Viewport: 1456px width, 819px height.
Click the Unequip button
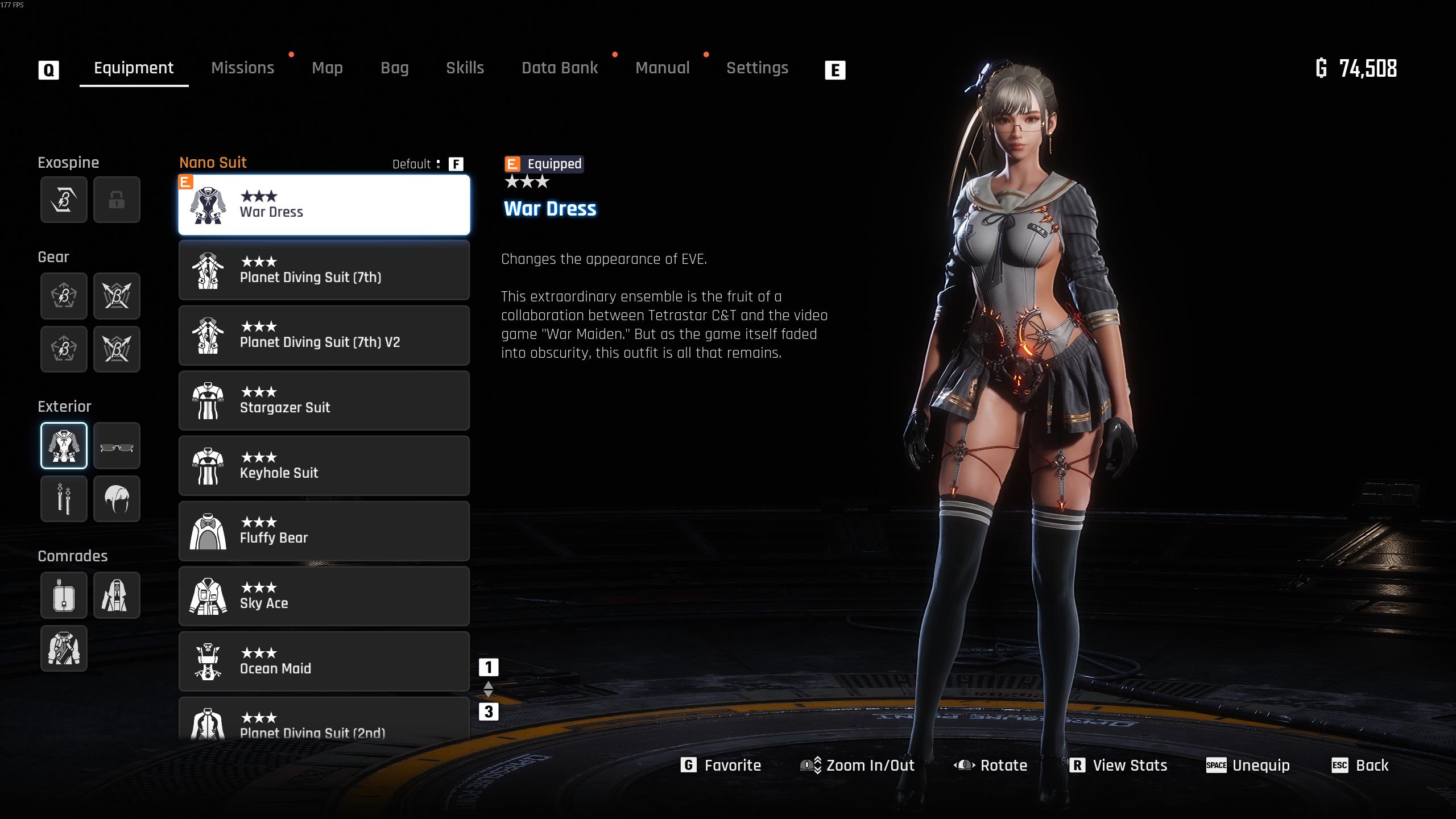point(1248,766)
